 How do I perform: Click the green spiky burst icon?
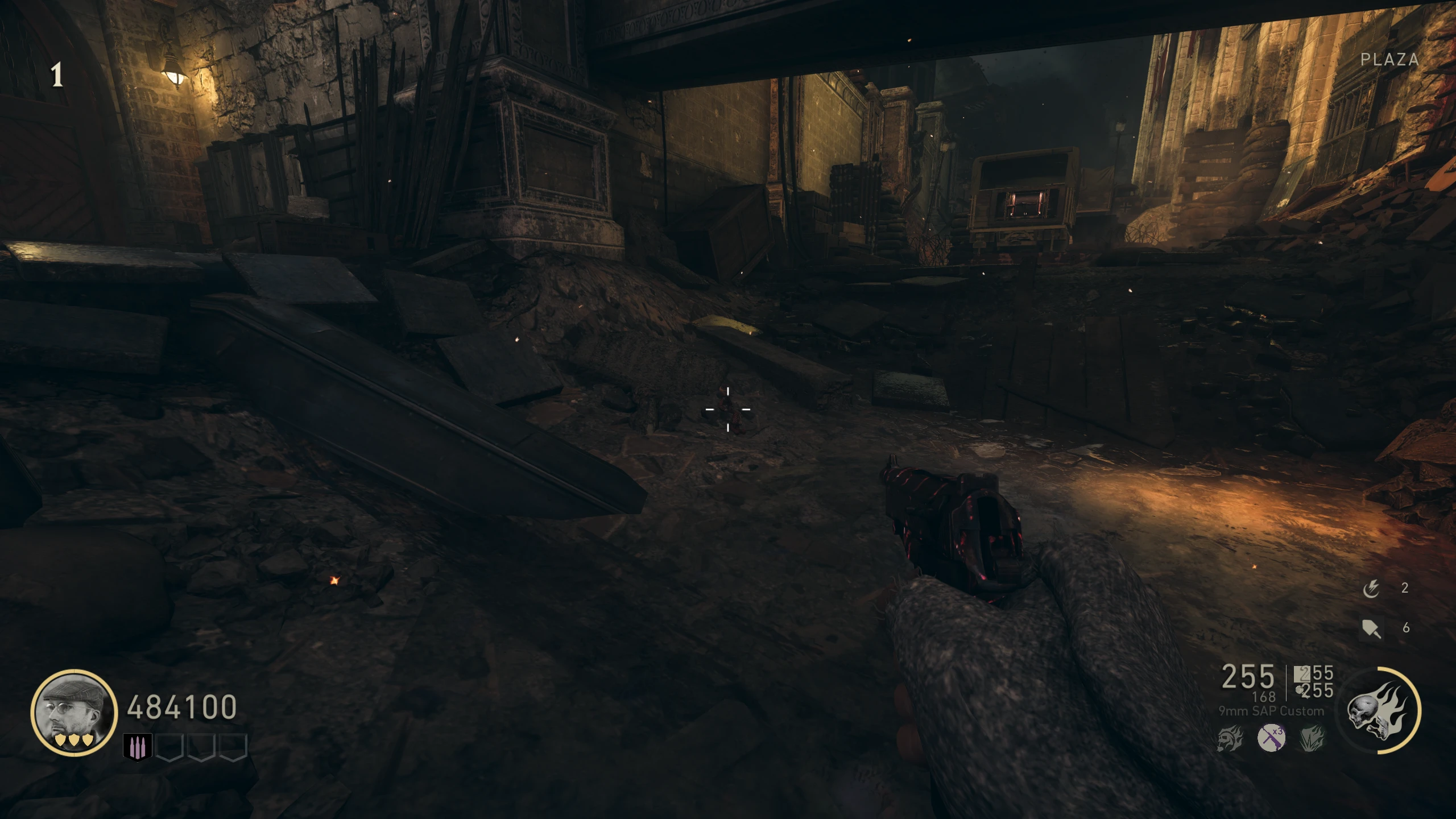pyautogui.click(x=1313, y=738)
